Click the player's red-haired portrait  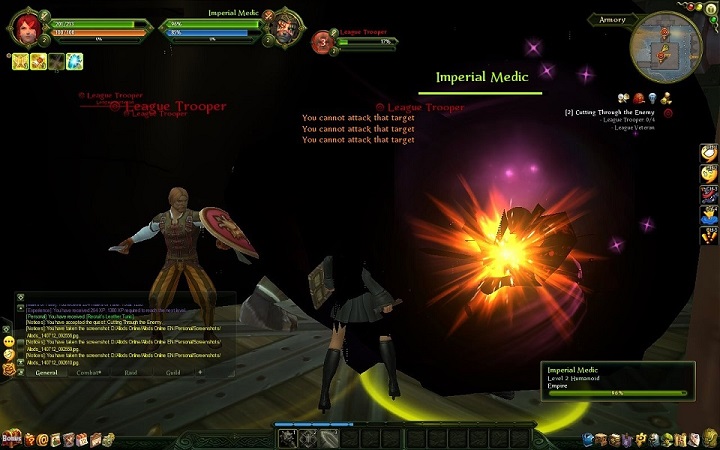(27, 28)
